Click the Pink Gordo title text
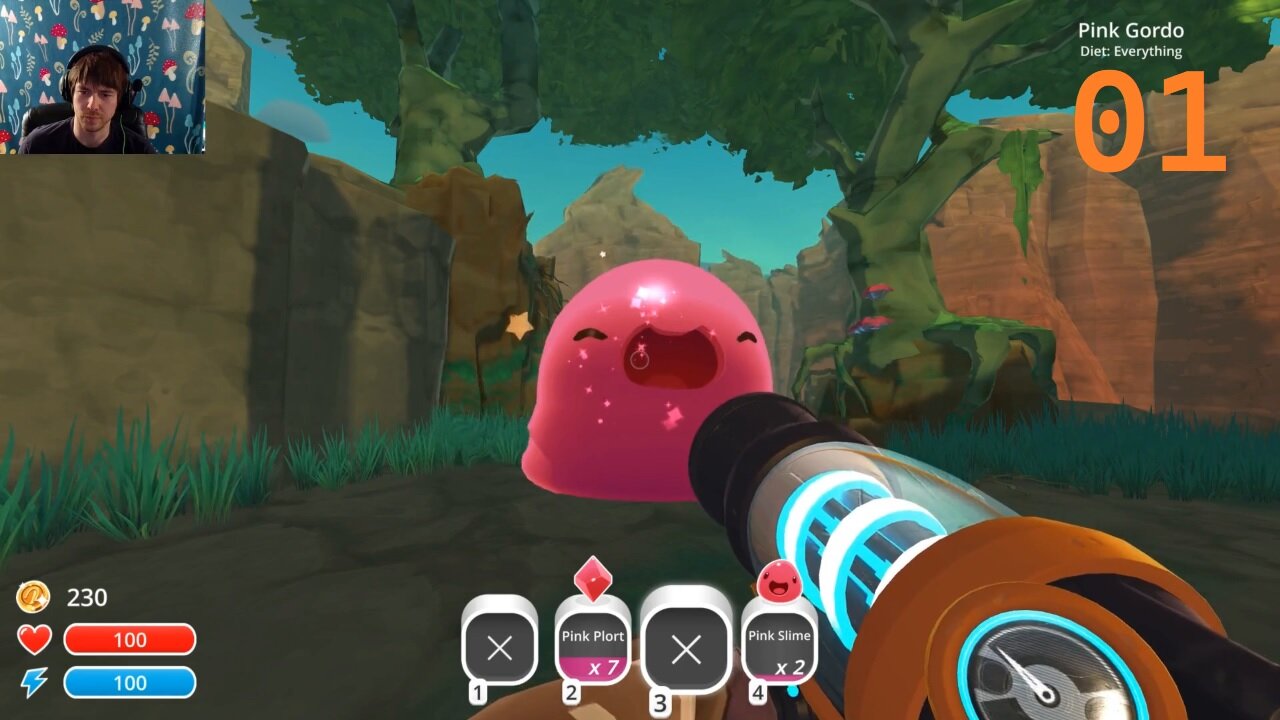 [x=1129, y=30]
